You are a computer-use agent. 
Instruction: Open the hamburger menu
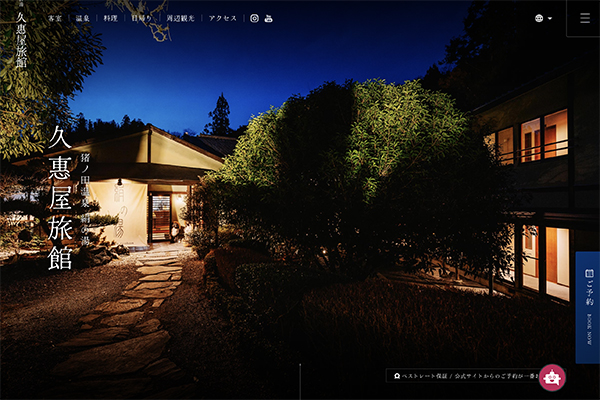[x=584, y=18]
